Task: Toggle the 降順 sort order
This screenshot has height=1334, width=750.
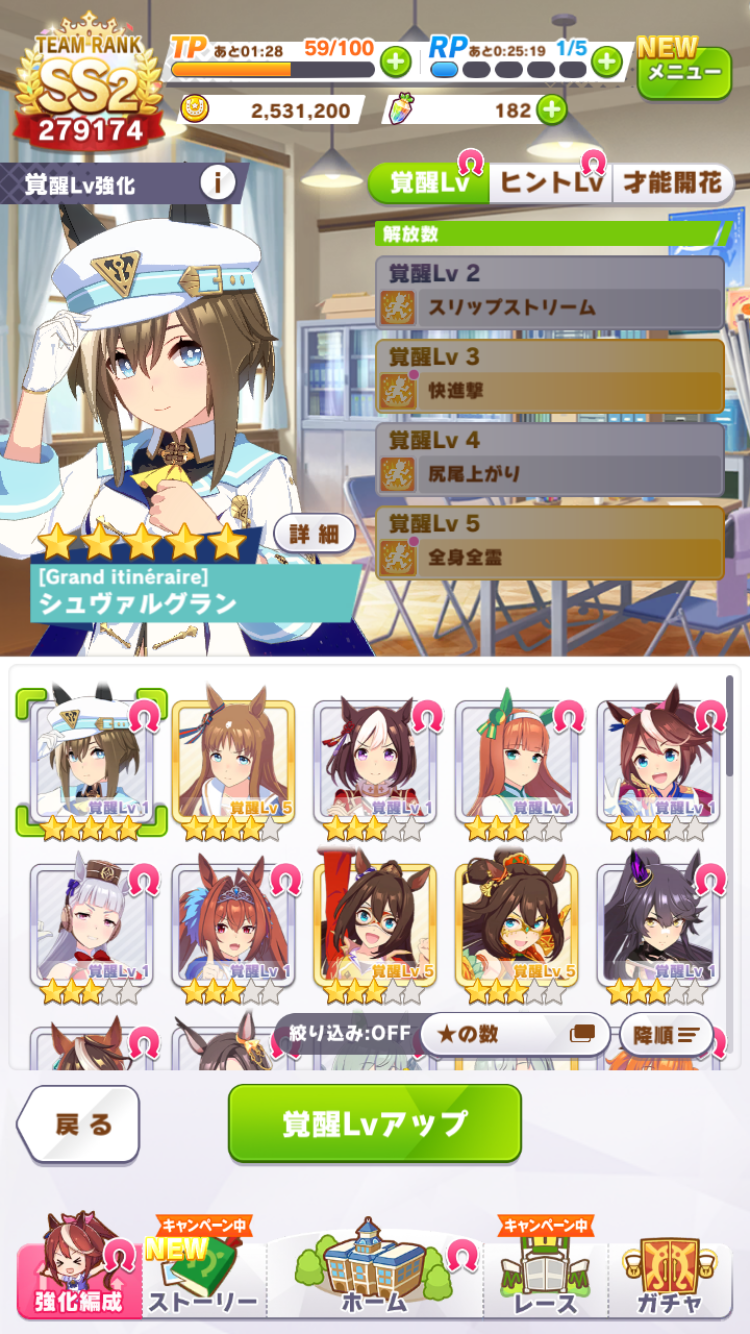Action: coord(666,1034)
